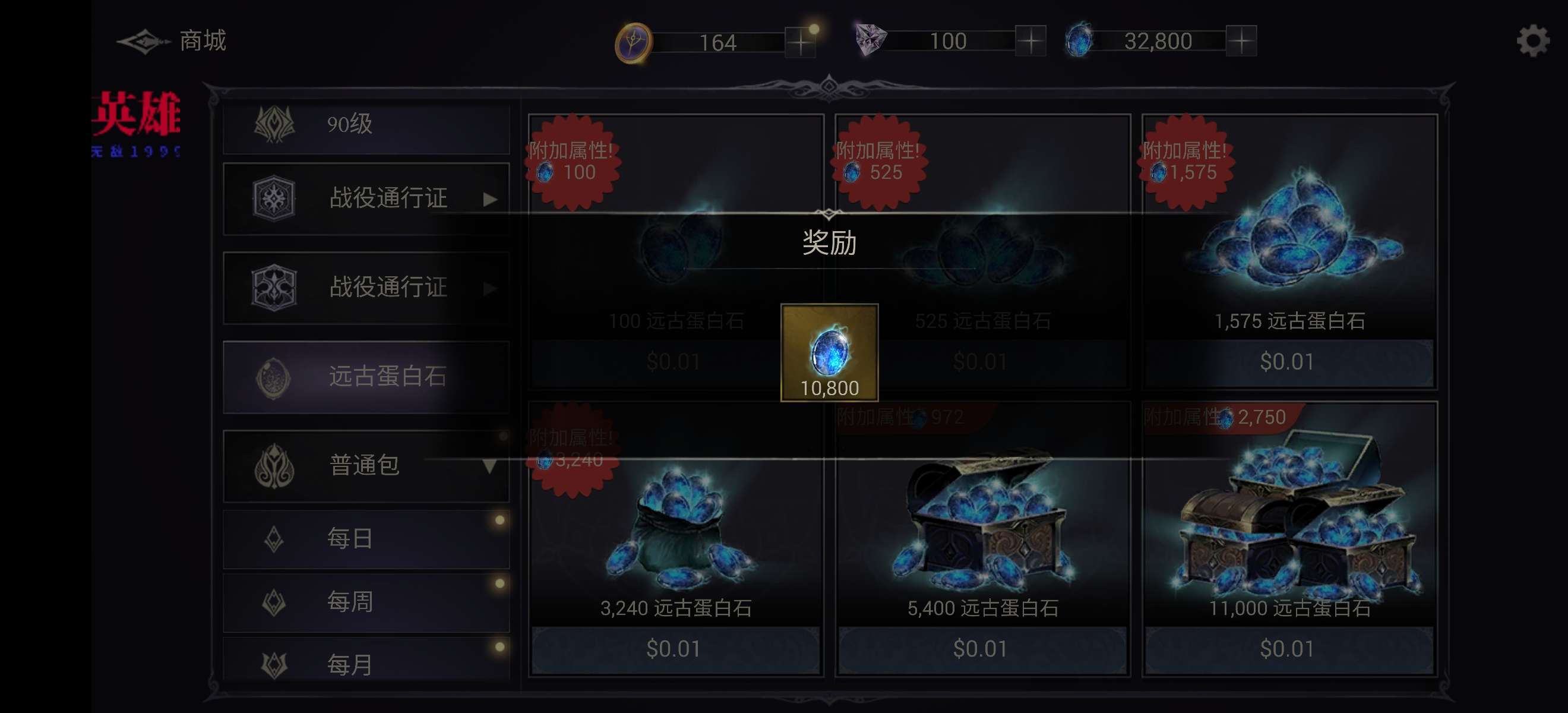Screen dimensions: 1568x713
Task: Add more purple crystal currency
Action: click(x=1030, y=42)
